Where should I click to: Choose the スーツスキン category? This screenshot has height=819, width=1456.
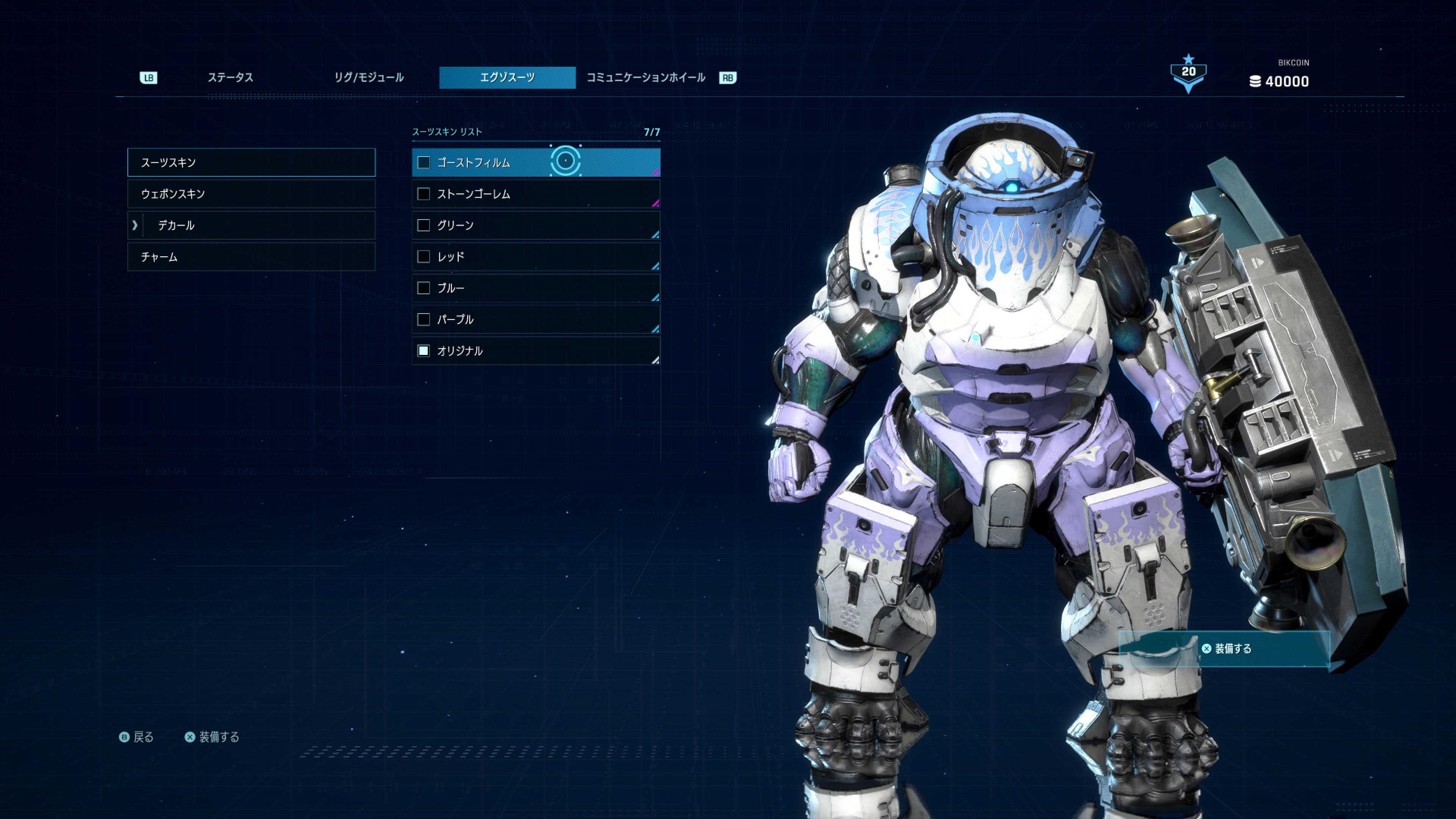251,163
